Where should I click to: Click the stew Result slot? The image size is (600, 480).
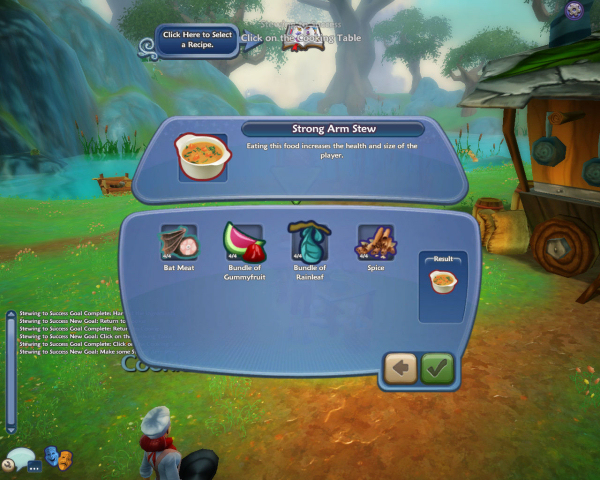(x=441, y=283)
